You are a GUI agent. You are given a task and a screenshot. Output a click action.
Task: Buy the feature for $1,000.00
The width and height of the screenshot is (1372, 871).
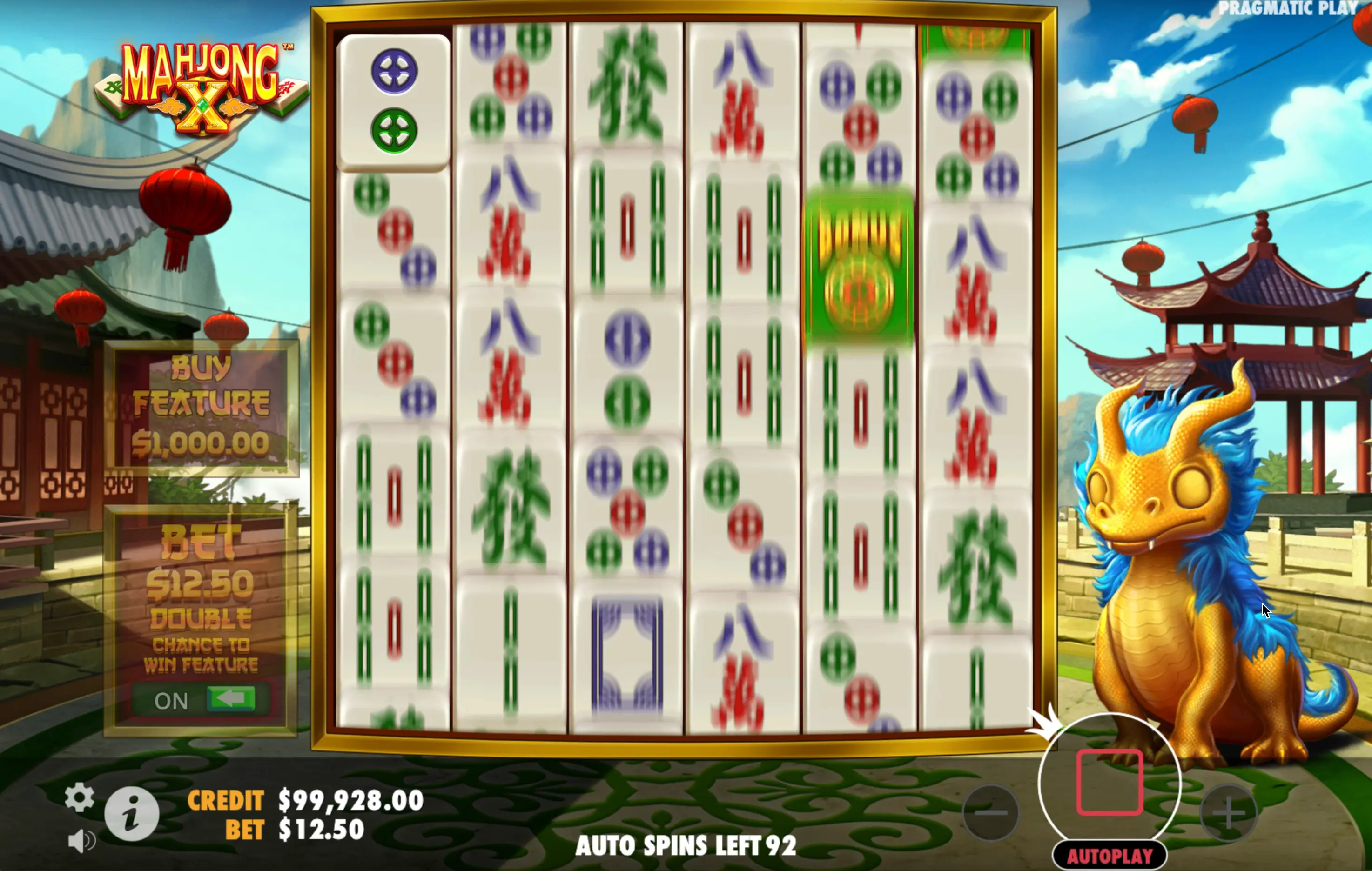click(x=201, y=407)
